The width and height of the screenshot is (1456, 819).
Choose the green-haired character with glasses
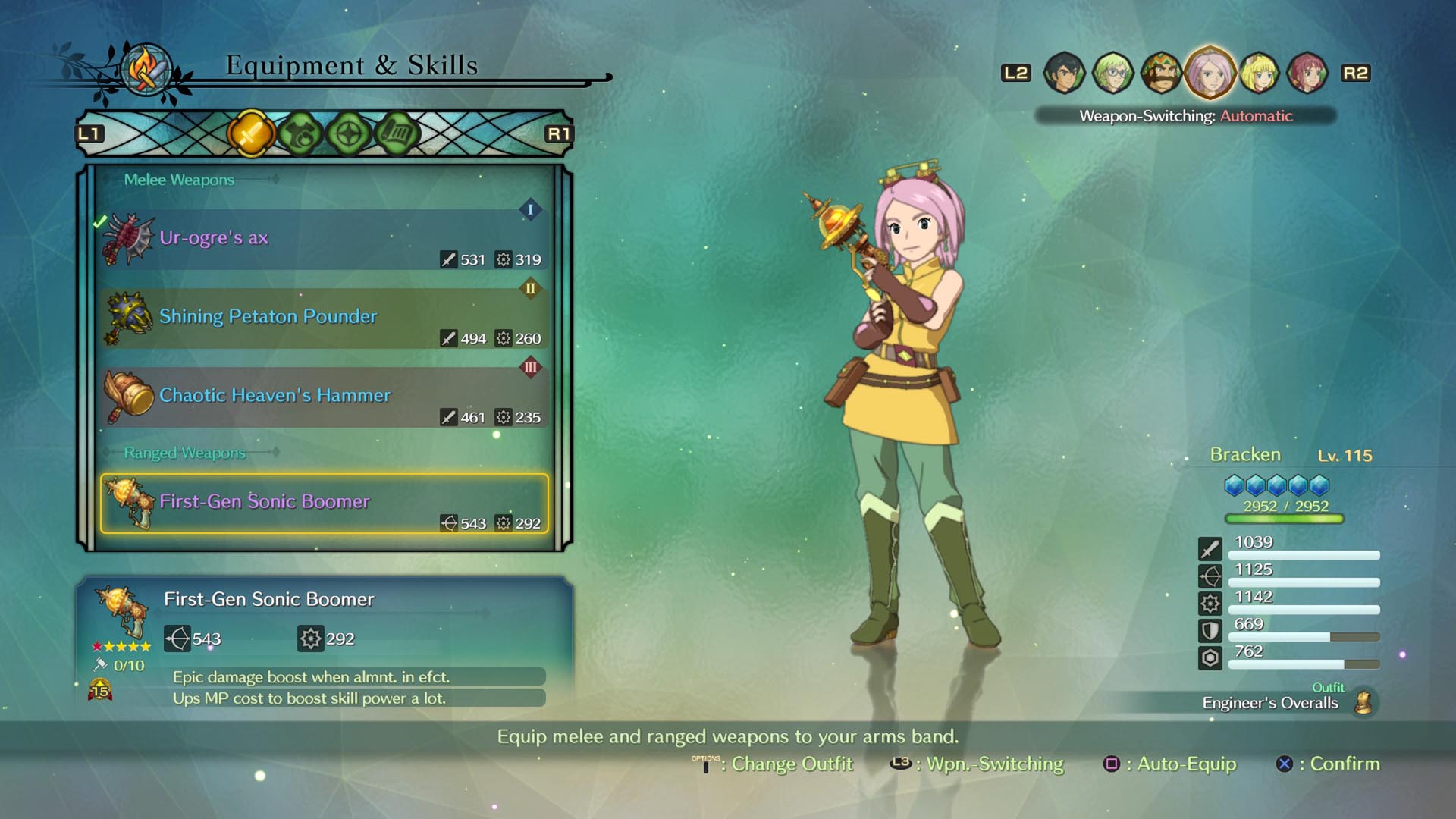pyautogui.click(x=1112, y=73)
